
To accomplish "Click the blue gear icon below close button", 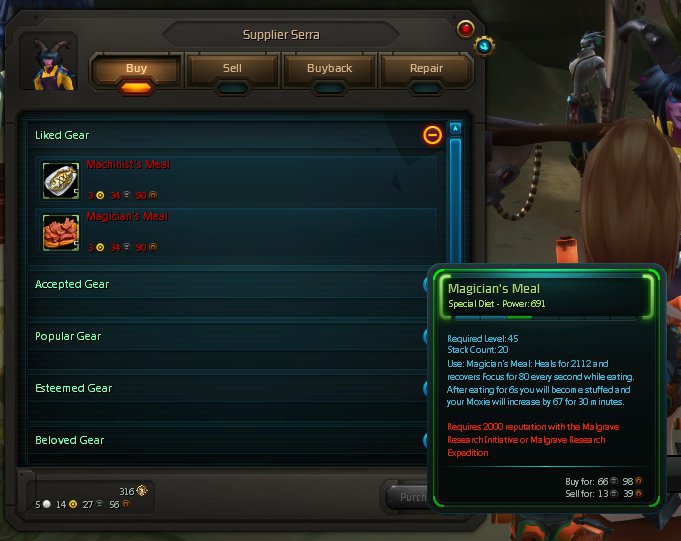I will tap(485, 46).
